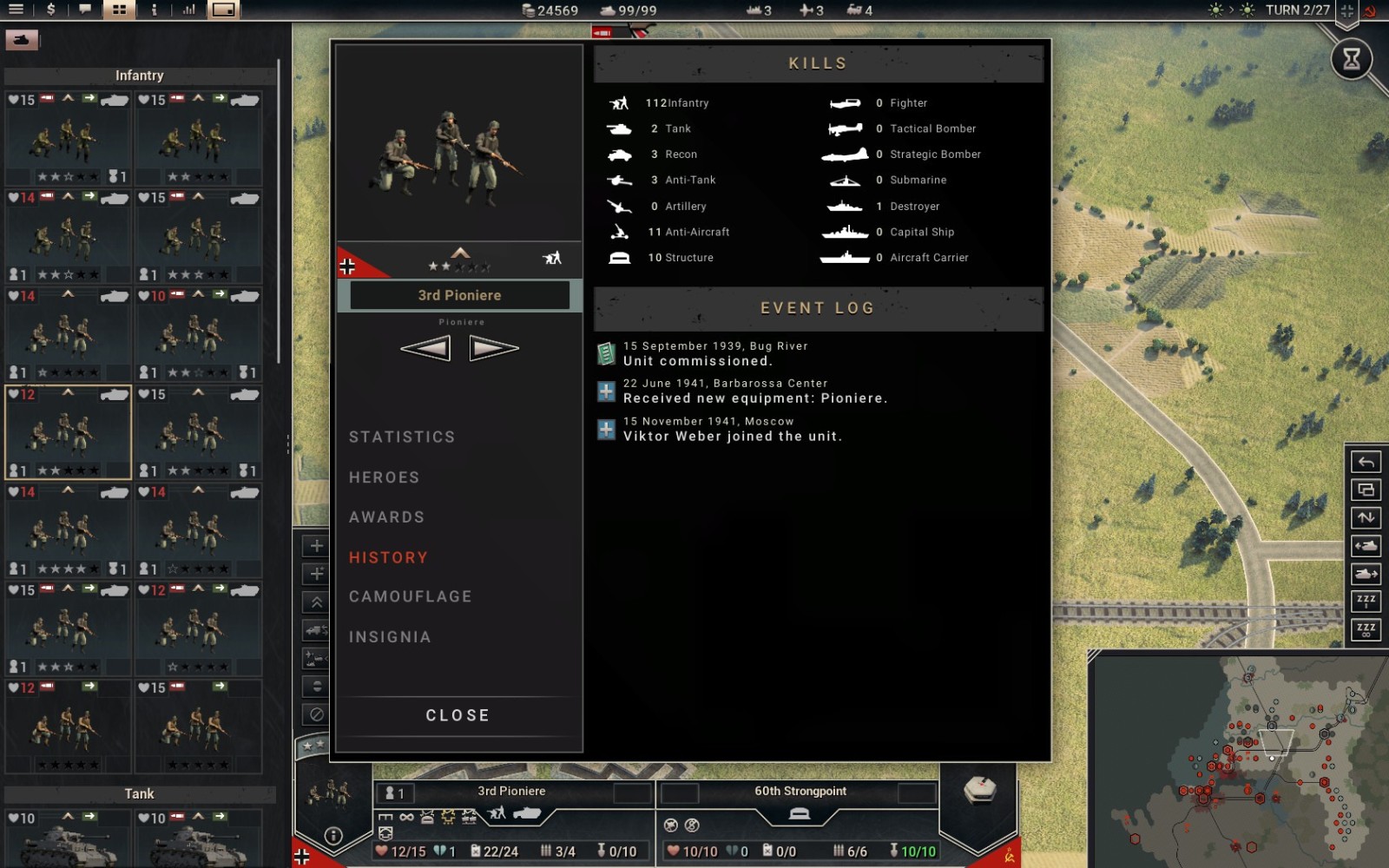Screen dimensions: 1389x868
Task: Open the bar chart statistics panel
Action: [188, 10]
